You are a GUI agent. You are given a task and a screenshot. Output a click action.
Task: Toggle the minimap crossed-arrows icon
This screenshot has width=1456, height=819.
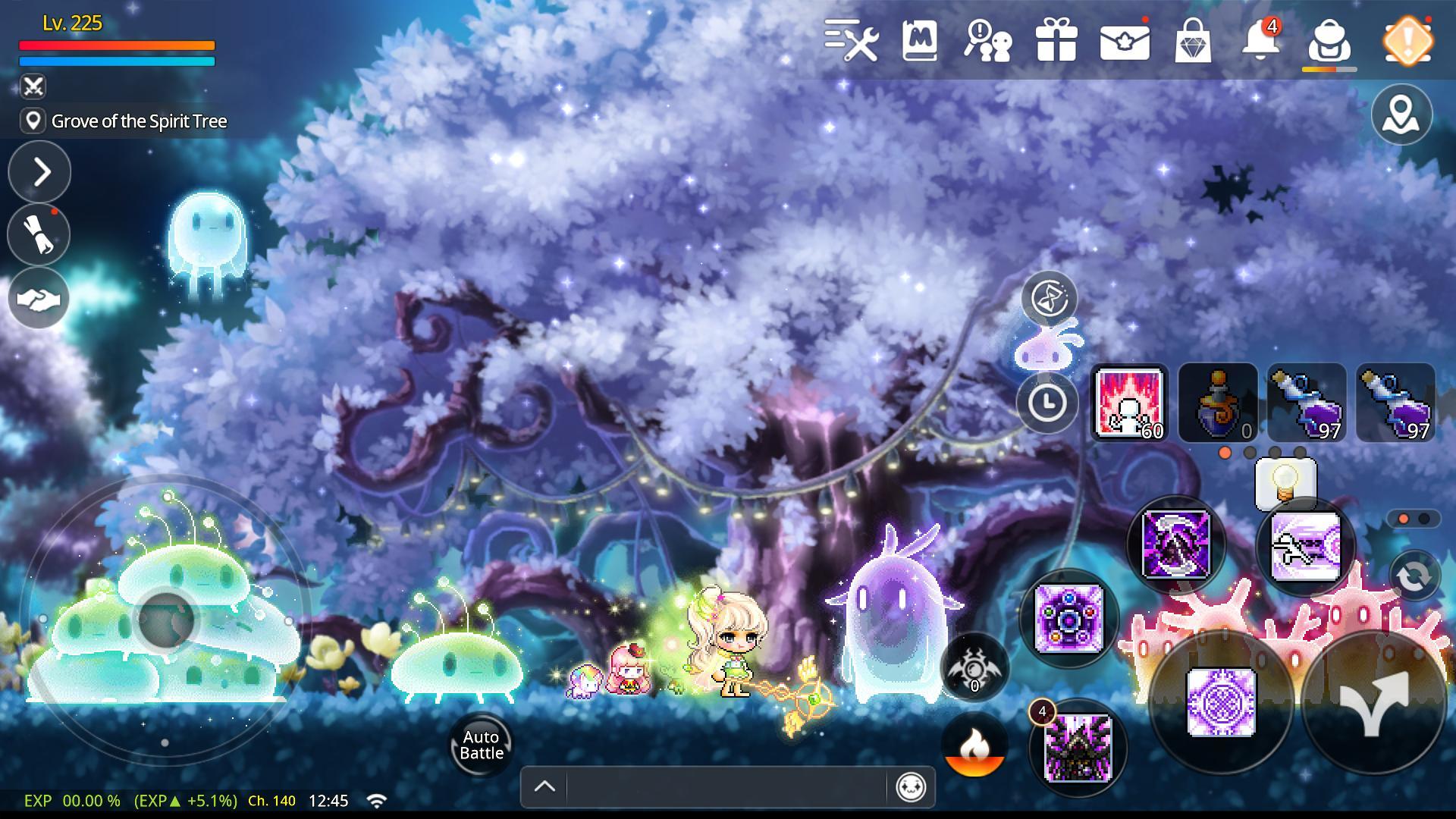point(32,86)
